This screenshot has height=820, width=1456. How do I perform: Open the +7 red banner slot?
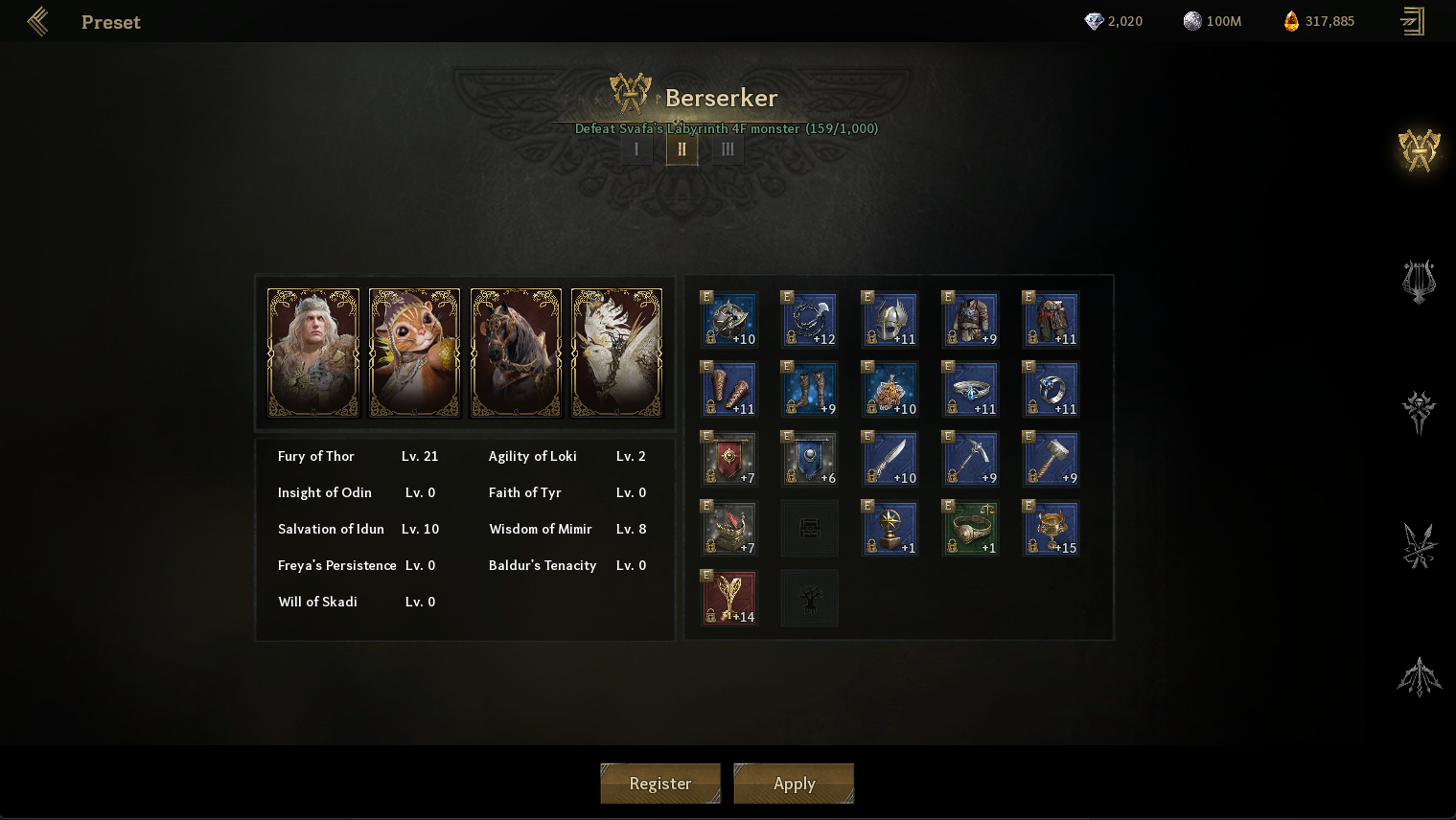729,458
